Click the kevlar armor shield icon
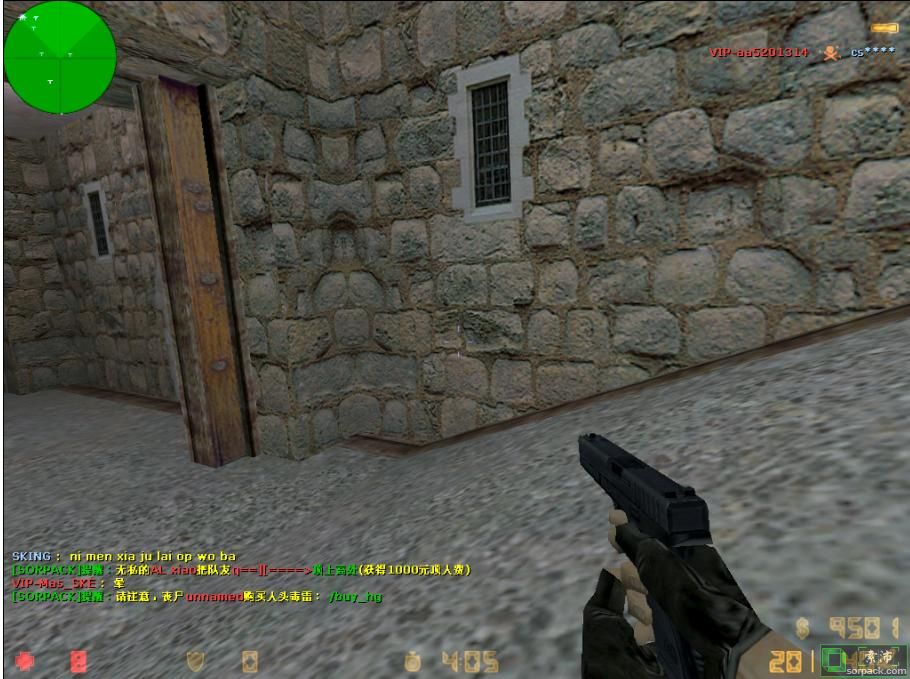This screenshot has height=679, width=910. [x=197, y=661]
